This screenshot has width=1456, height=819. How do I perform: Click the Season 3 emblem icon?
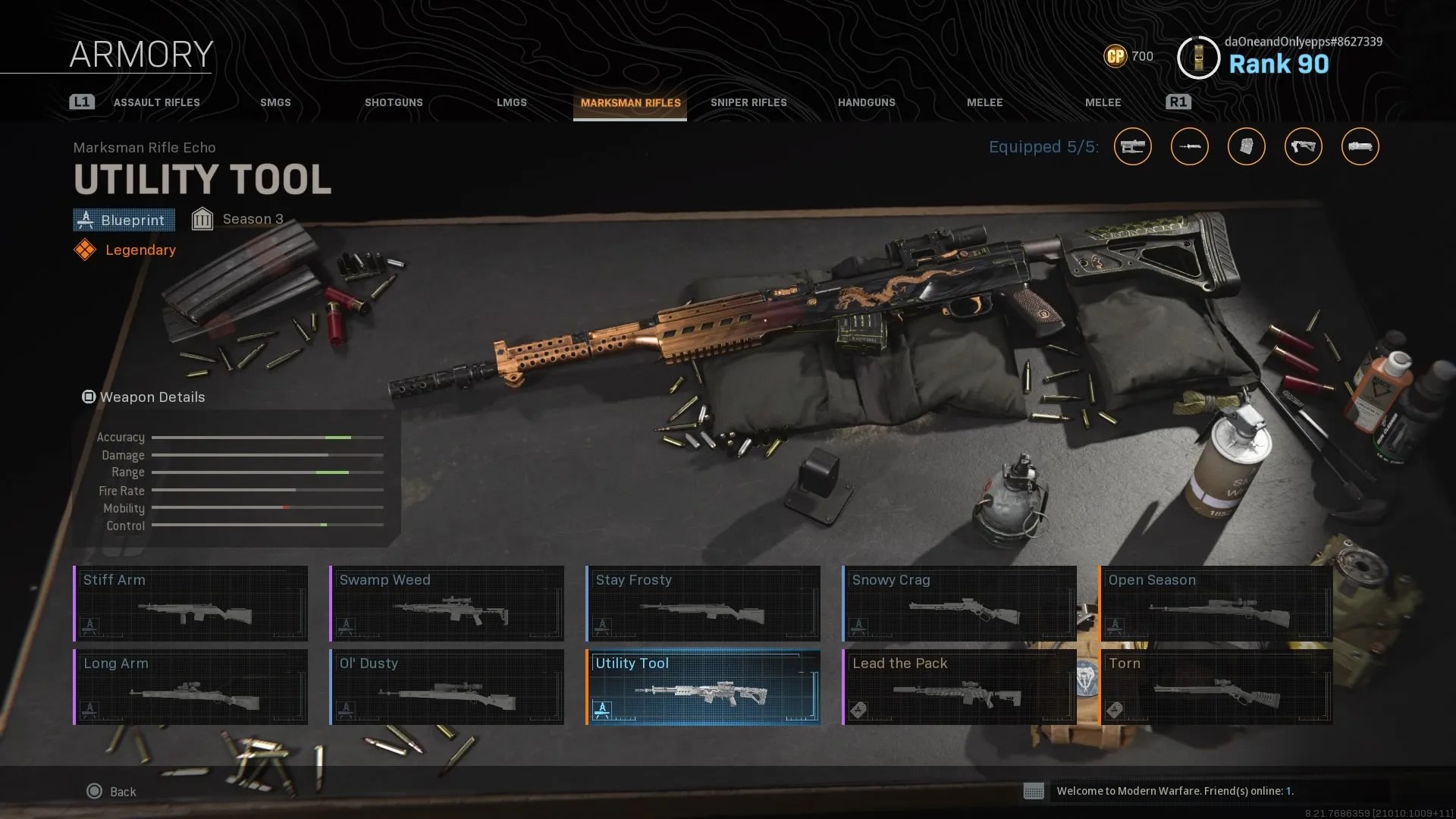click(202, 218)
